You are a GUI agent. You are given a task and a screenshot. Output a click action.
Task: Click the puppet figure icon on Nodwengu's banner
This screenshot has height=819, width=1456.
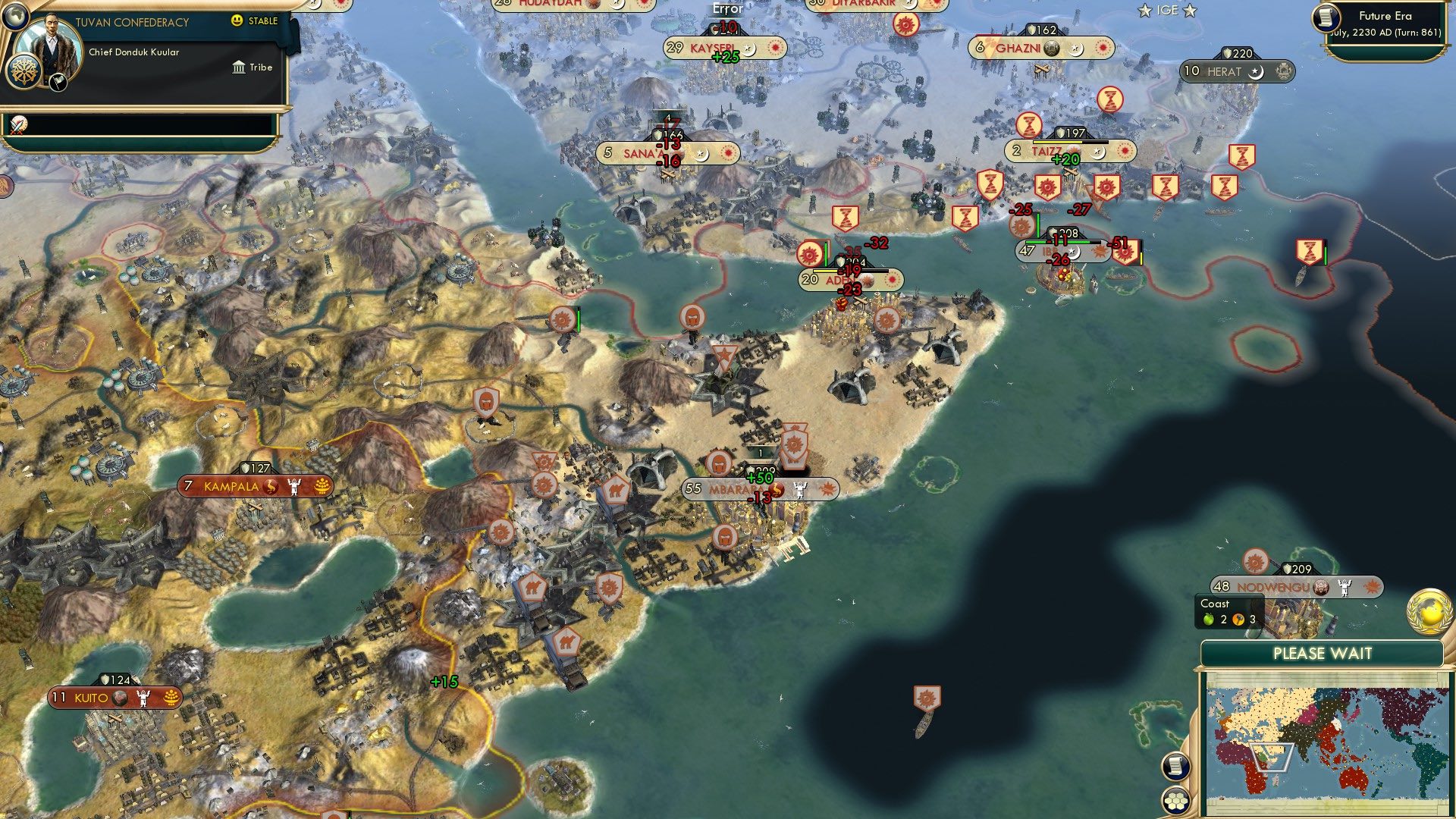(x=1345, y=587)
